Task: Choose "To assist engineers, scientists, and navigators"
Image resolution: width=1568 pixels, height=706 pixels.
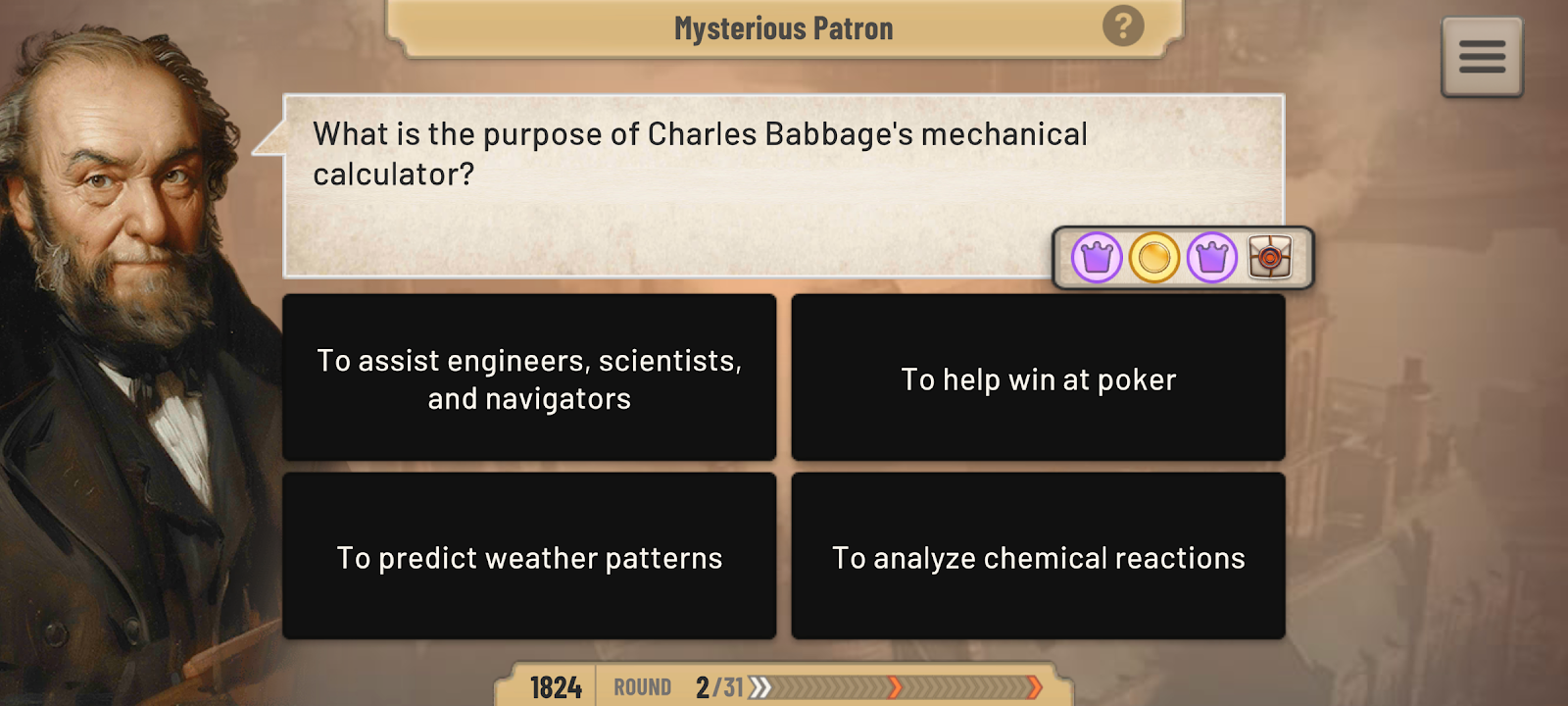Action: [529, 378]
